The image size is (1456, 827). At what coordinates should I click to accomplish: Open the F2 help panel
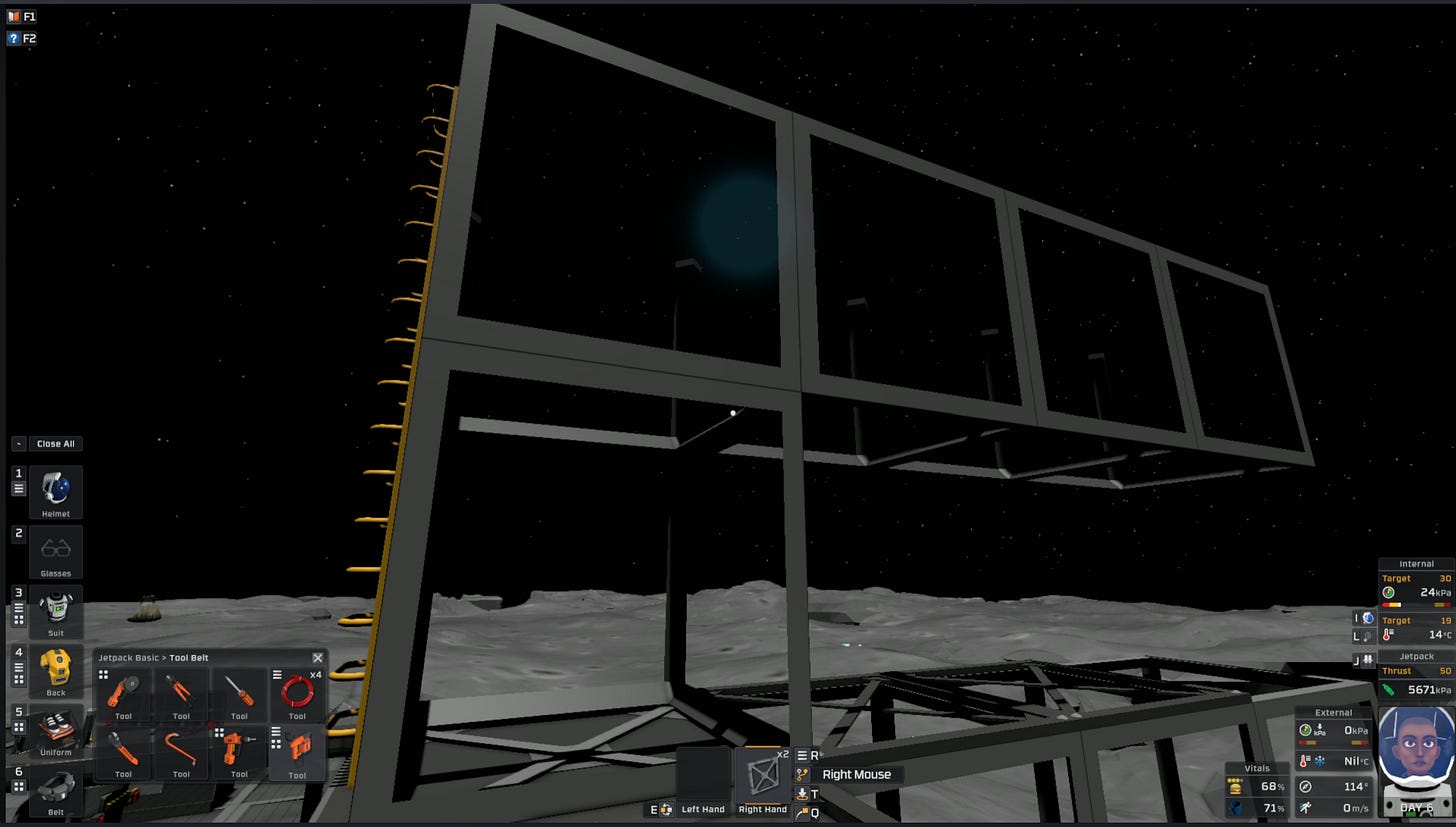coord(22,38)
